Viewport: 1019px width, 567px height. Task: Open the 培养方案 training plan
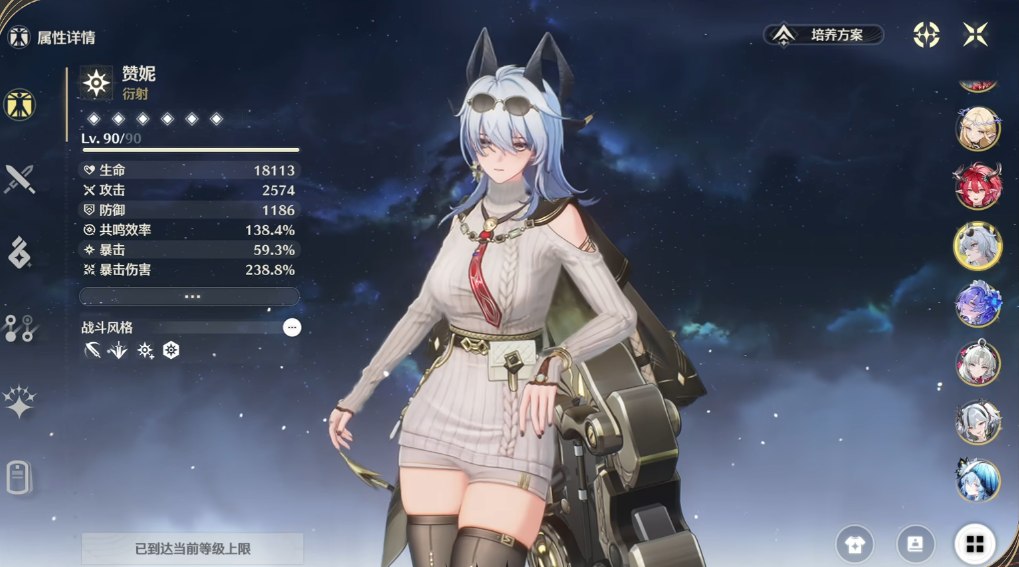click(x=825, y=35)
